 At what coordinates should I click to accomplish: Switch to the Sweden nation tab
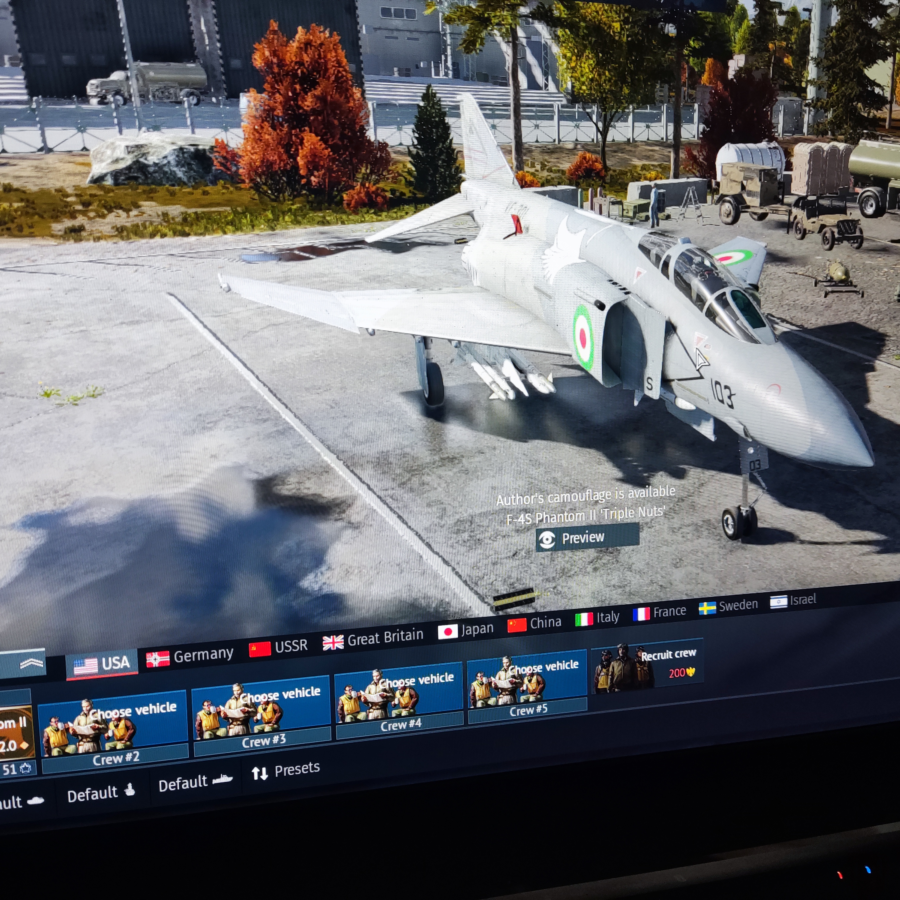pyautogui.click(x=728, y=606)
